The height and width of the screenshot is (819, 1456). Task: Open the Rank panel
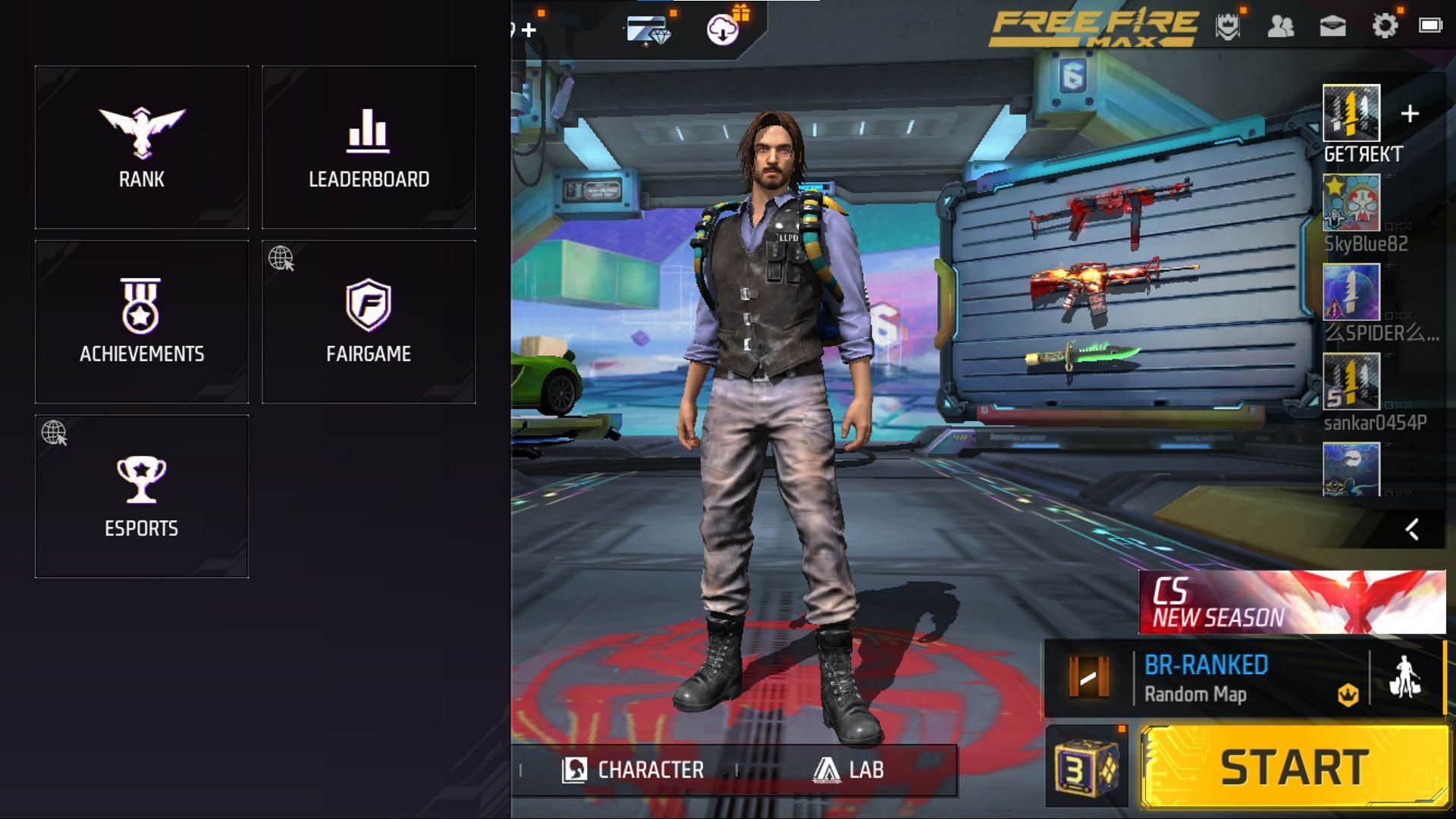tap(141, 146)
